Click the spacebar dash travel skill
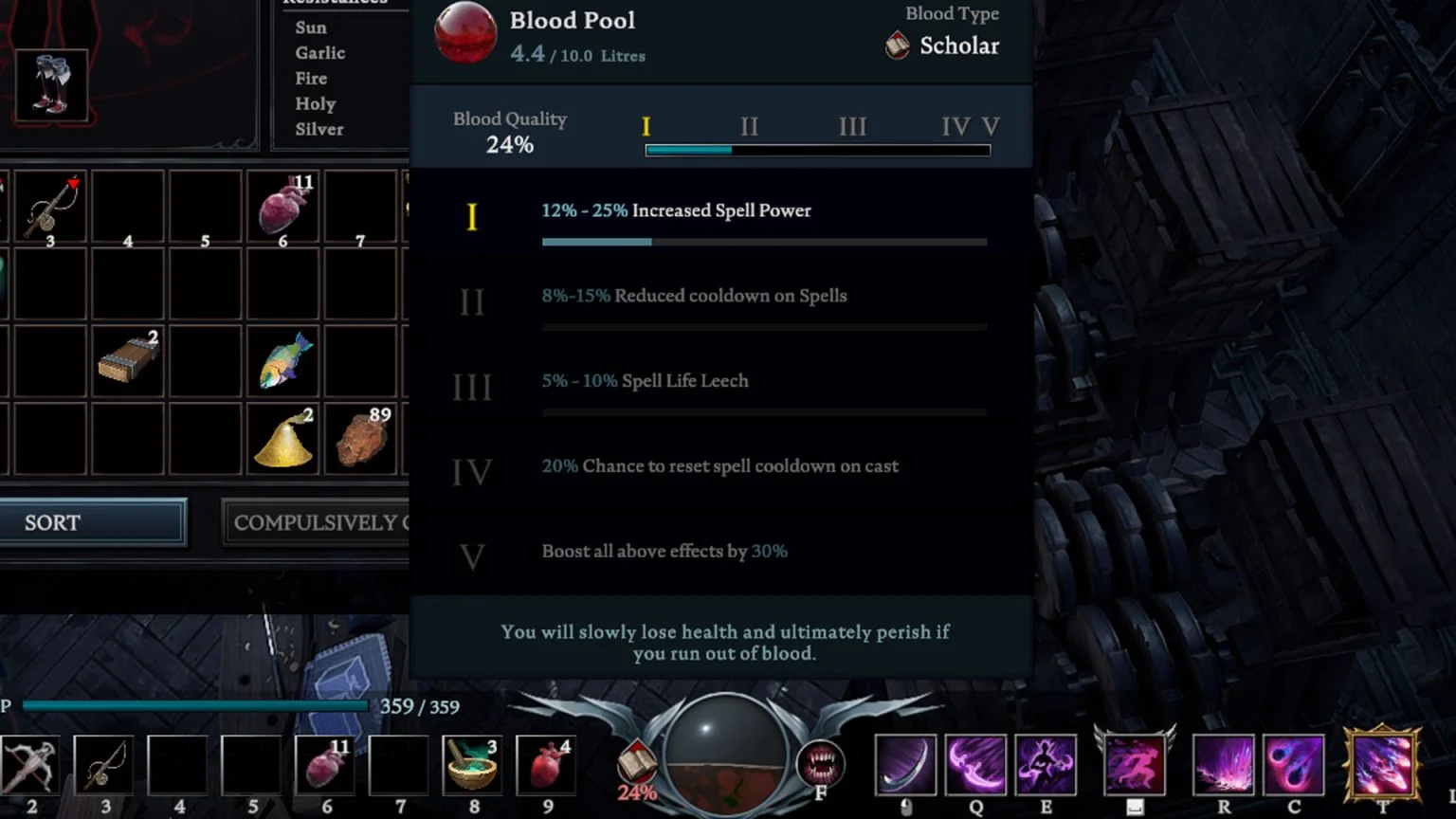The height and width of the screenshot is (819, 1456). pyautogui.click(x=1135, y=764)
